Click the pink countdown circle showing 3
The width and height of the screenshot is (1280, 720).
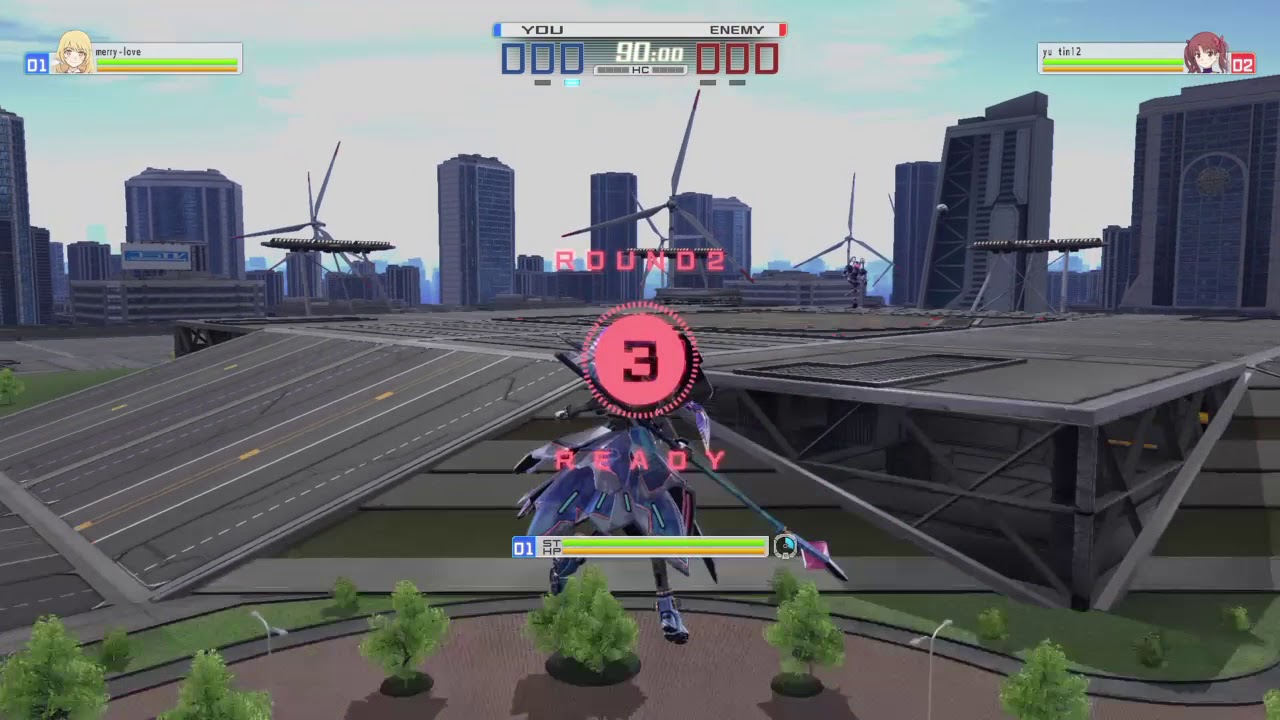click(x=640, y=360)
